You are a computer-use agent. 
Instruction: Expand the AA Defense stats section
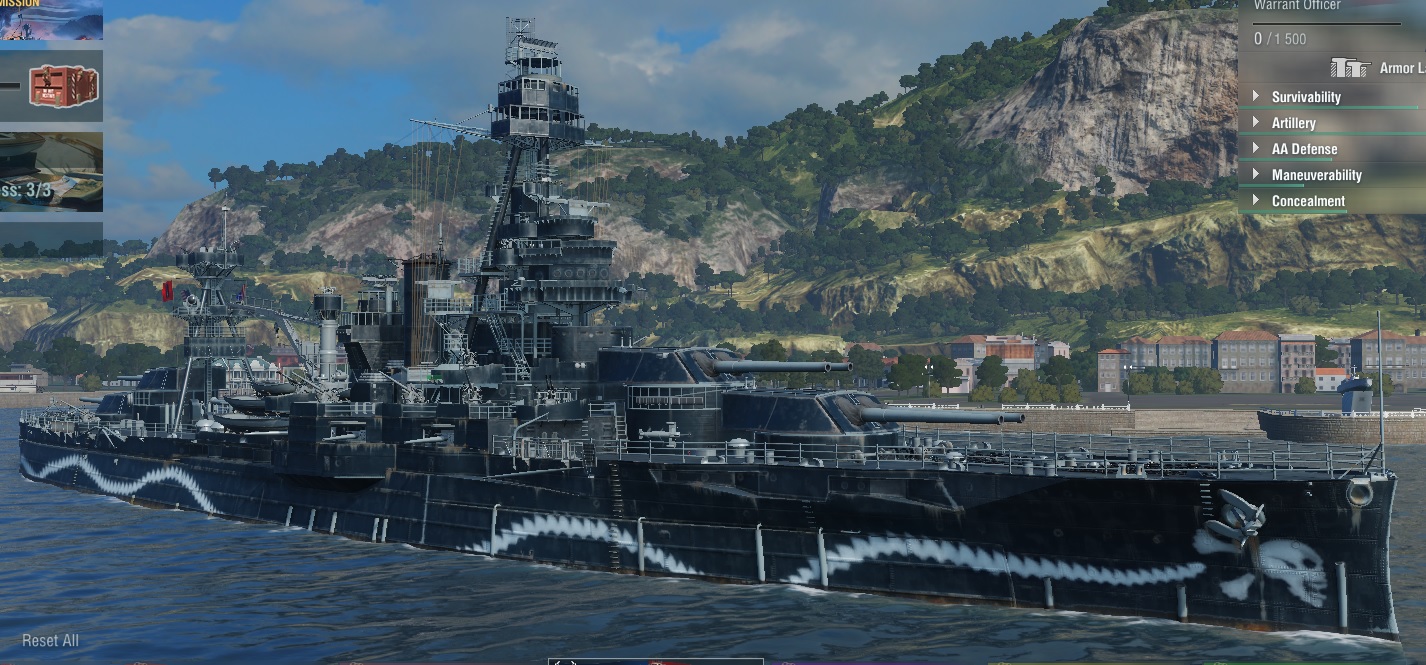pyautogui.click(x=1303, y=149)
